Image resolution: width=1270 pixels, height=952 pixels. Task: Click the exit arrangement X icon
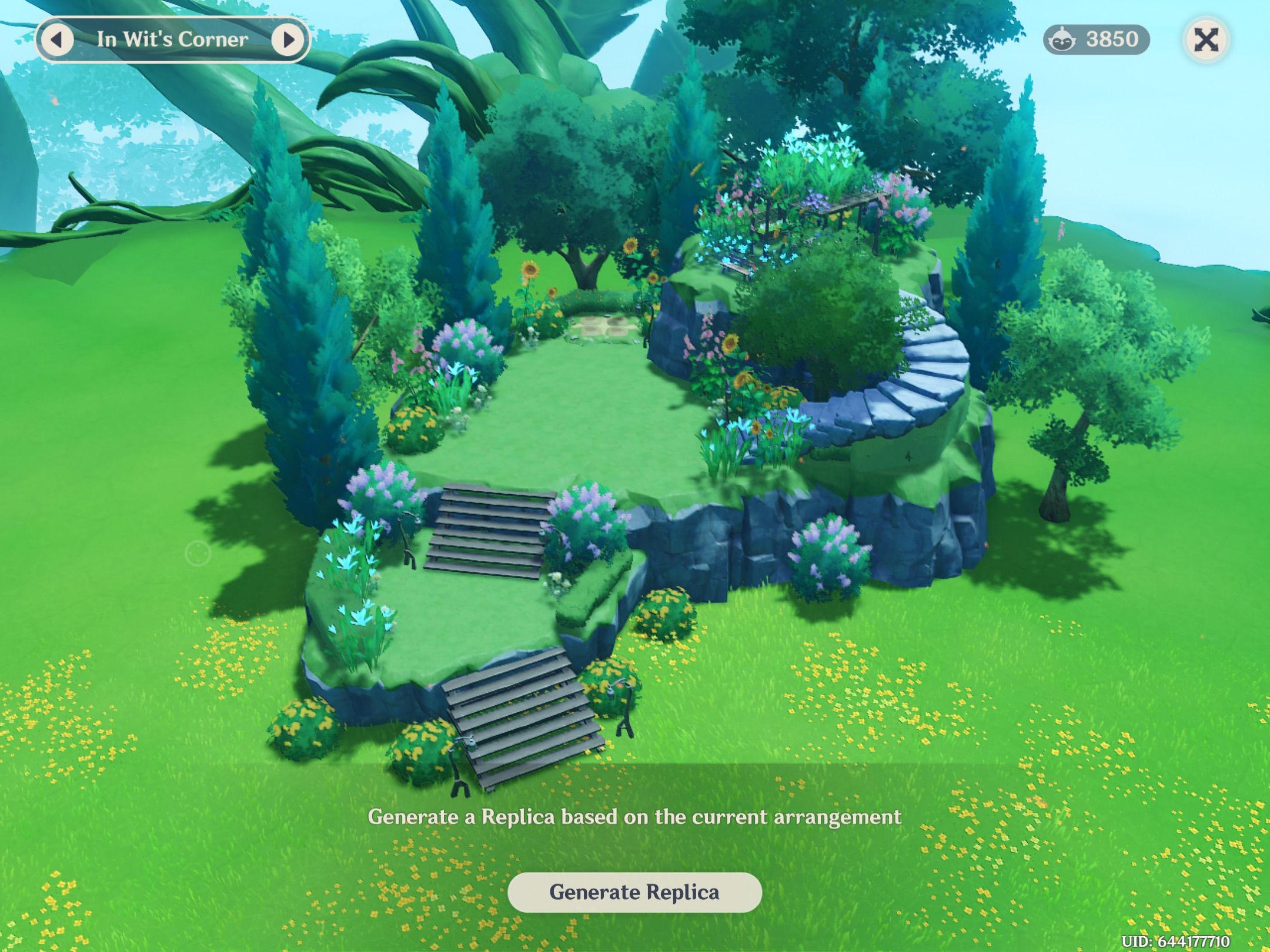(1208, 39)
